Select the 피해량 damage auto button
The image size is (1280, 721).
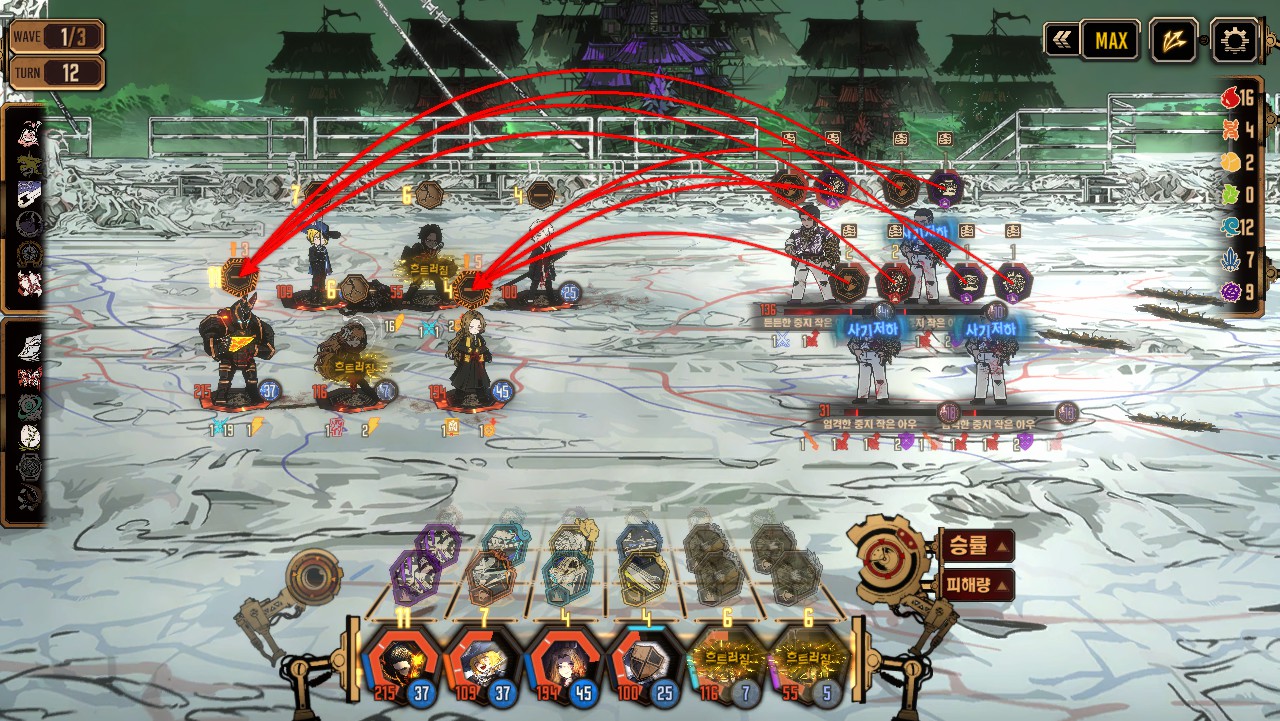pyautogui.click(x=976, y=585)
